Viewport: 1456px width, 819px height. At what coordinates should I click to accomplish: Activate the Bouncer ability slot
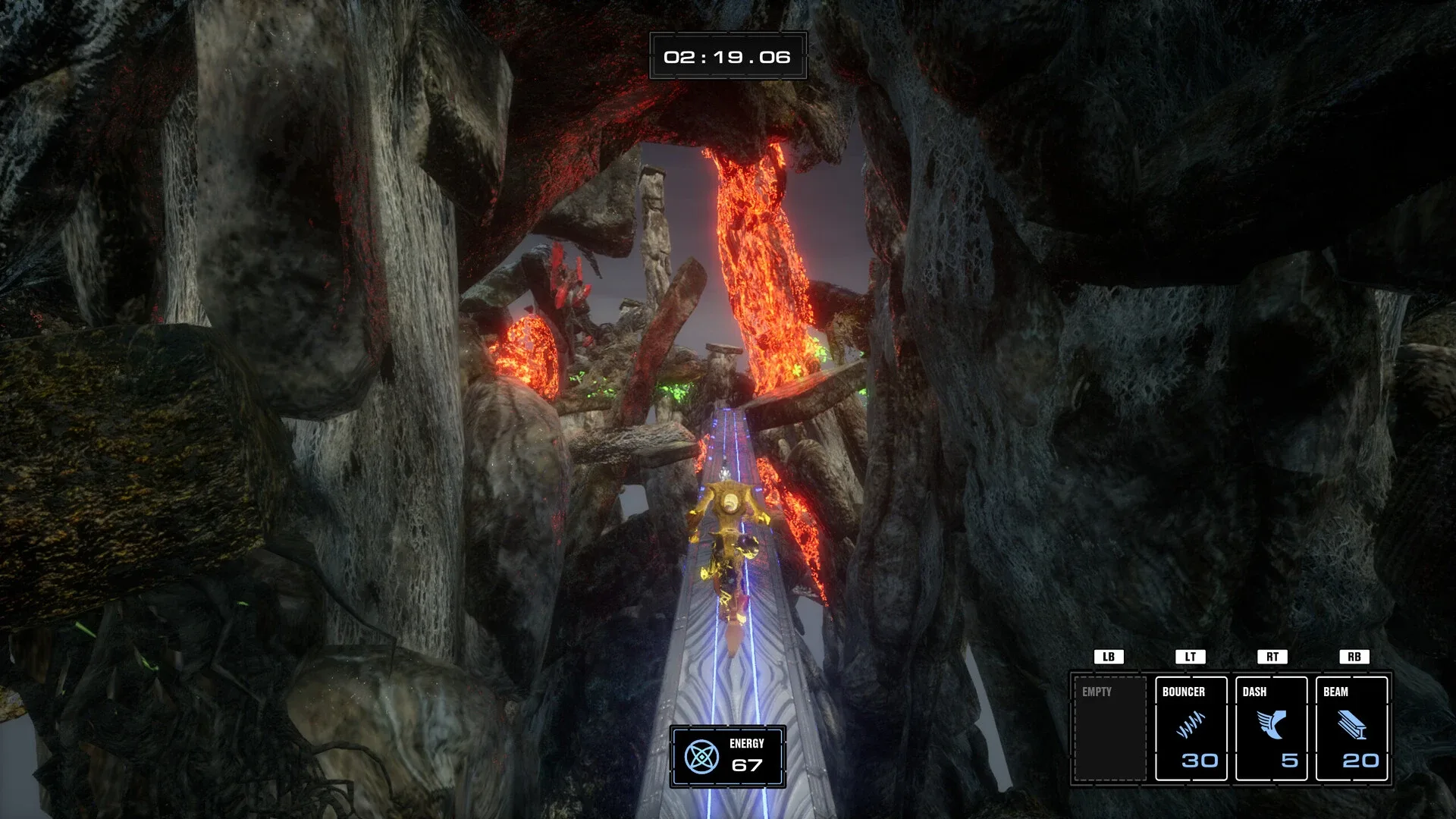pos(1191,728)
